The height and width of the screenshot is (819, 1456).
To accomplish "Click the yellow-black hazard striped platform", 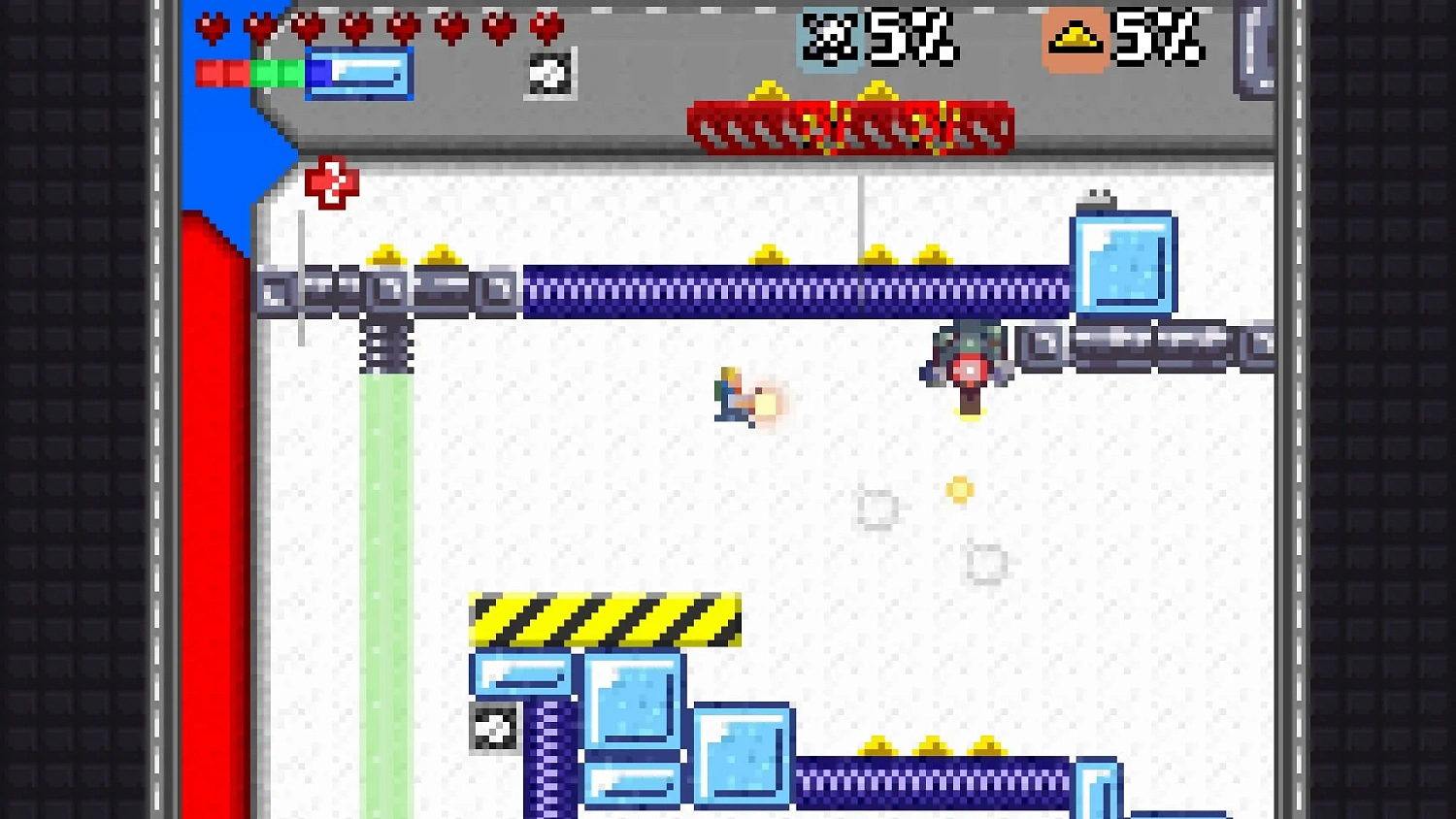I will click(x=602, y=619).
